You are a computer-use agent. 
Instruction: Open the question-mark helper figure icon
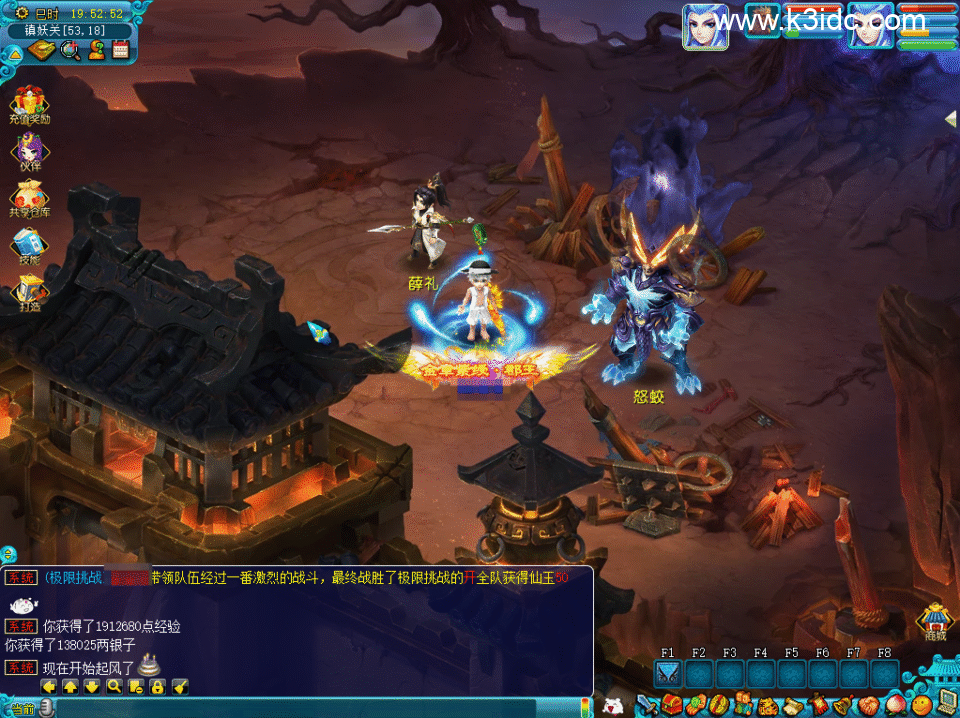click(96, 50)
